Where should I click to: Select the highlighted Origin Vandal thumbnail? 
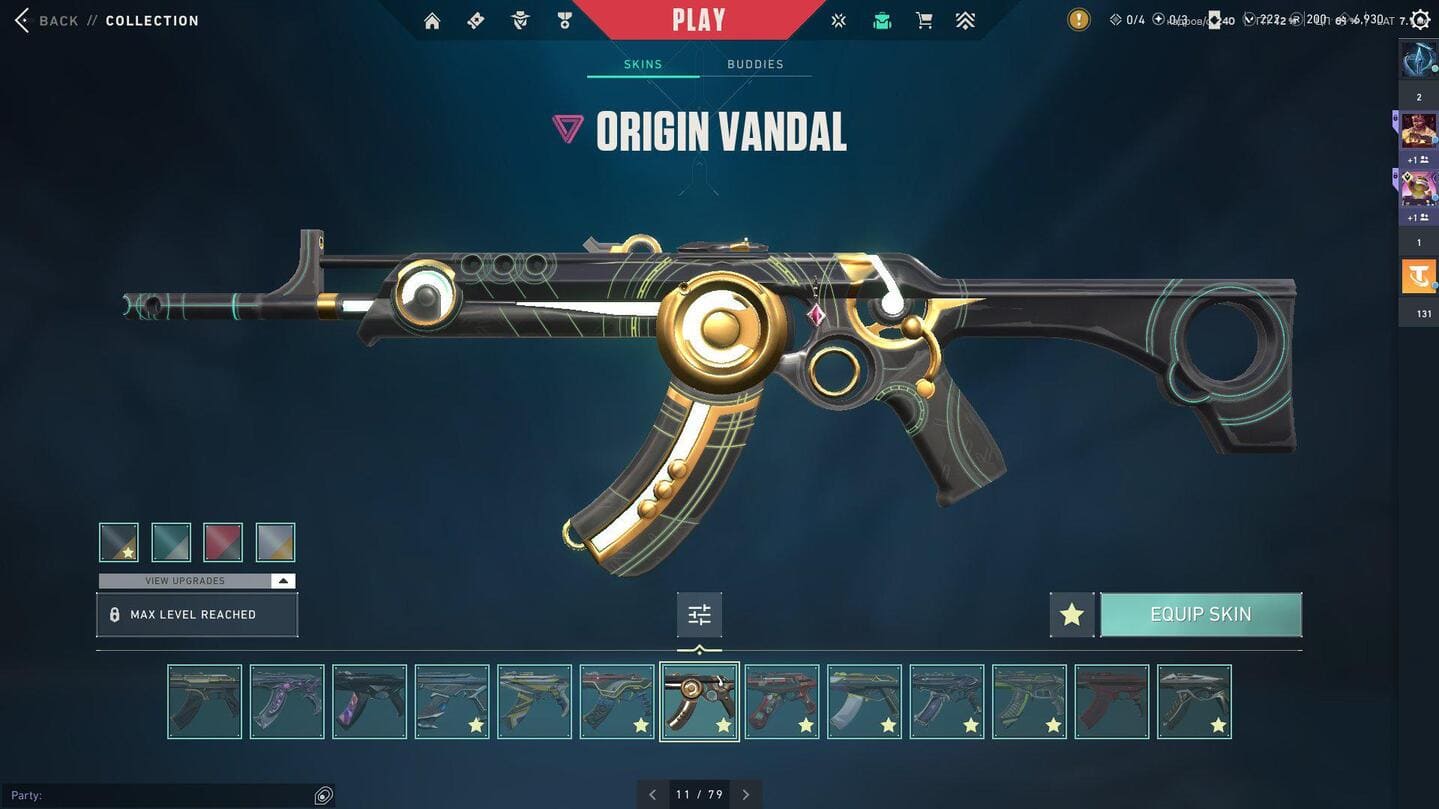tap(699, 702)
